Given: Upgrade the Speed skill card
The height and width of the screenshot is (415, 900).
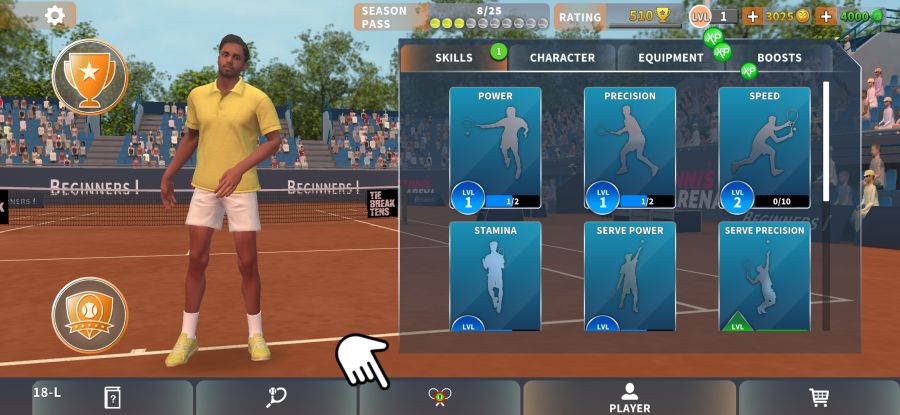Looking at the screenshot, I should 764,148.
